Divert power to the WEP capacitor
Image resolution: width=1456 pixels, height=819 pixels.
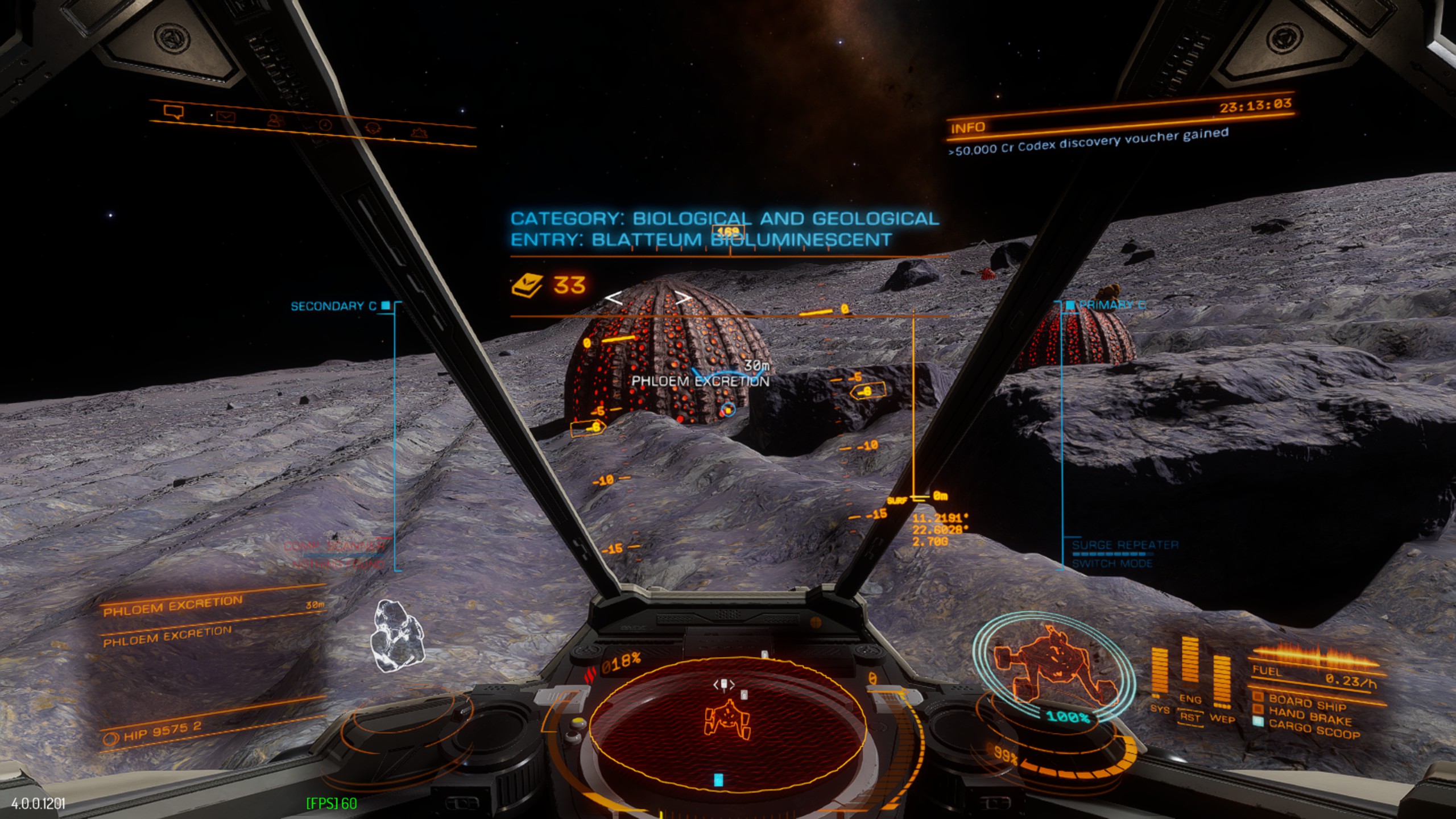[1222, 682]
